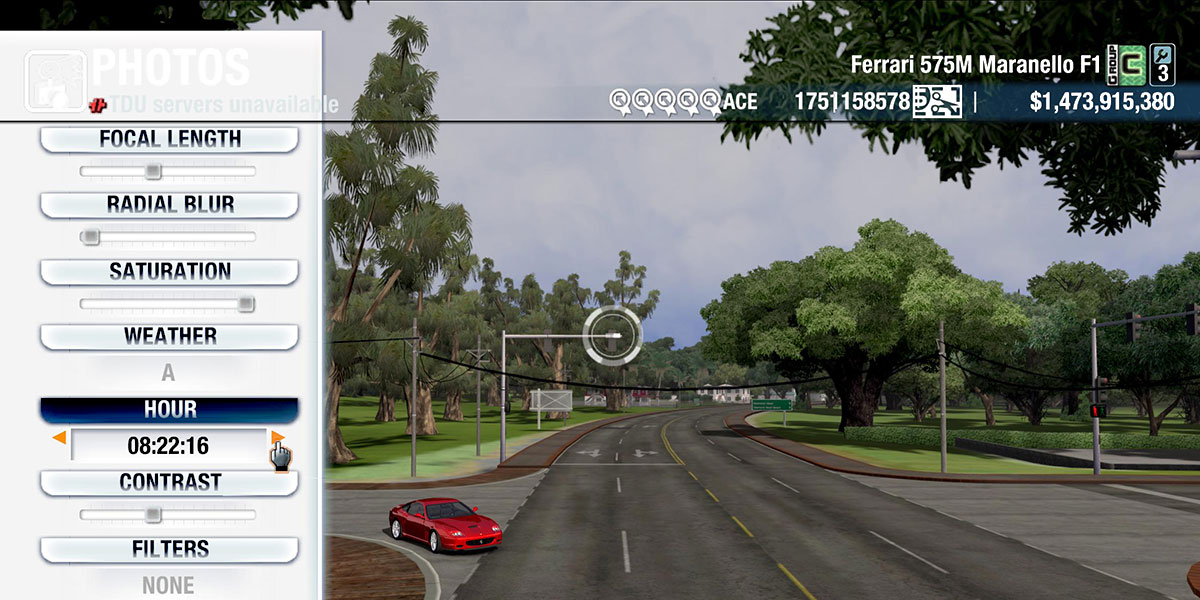Choose the Contrast menu entry

click(x=169, y=482)
